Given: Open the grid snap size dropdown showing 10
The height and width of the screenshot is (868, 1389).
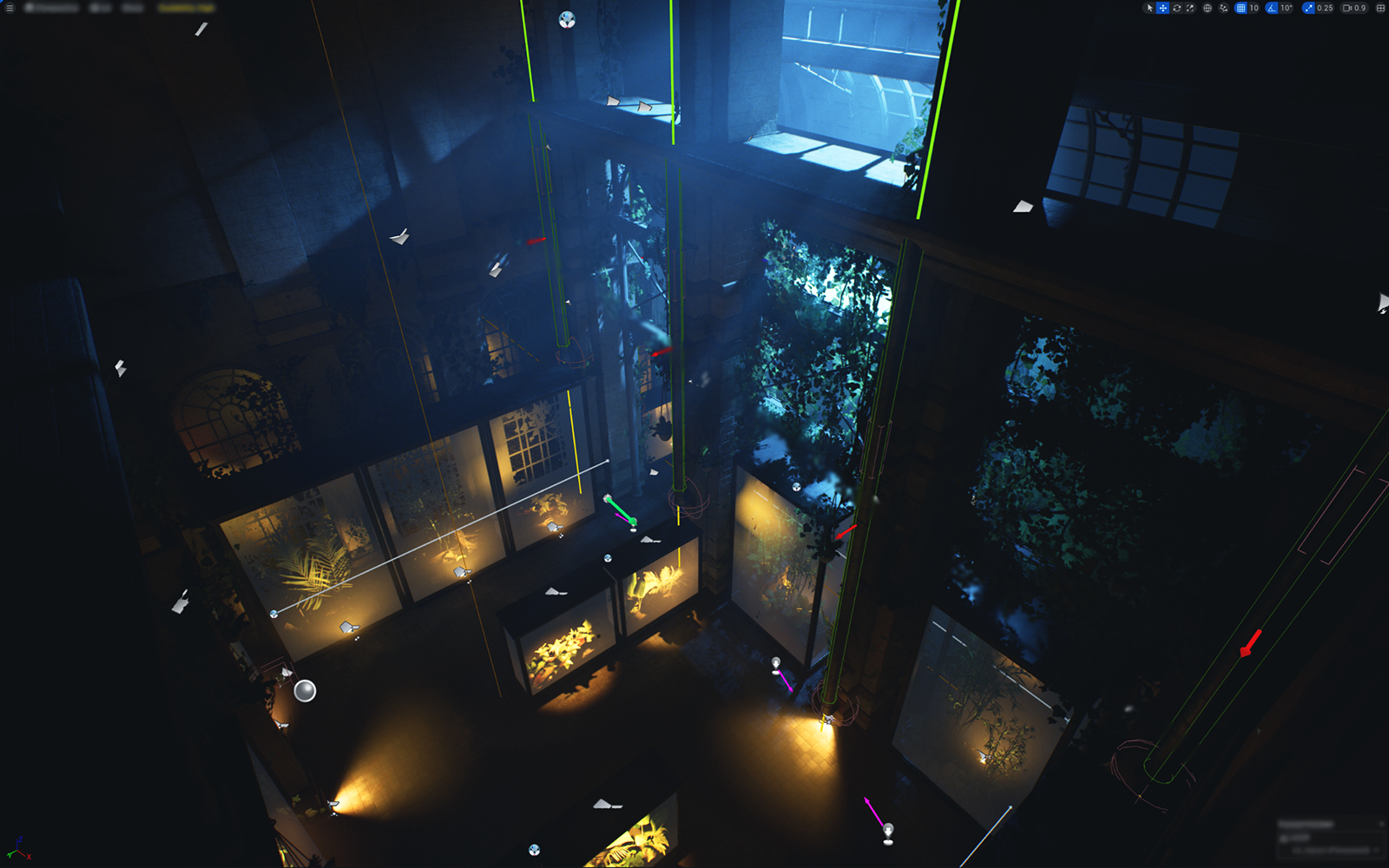Looking at the screenshot, I should [1254, 8].
